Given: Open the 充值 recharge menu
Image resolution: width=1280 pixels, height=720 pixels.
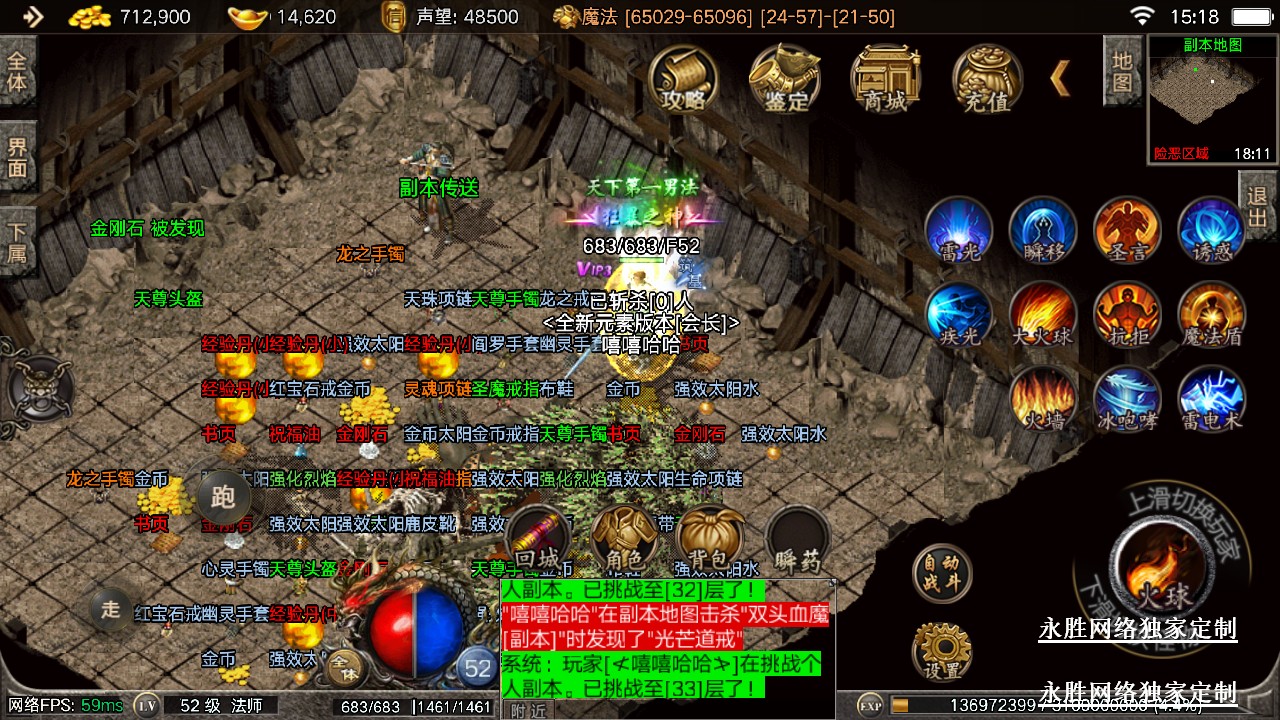Looking at the screenshot, I should click(x=987, y=78).
